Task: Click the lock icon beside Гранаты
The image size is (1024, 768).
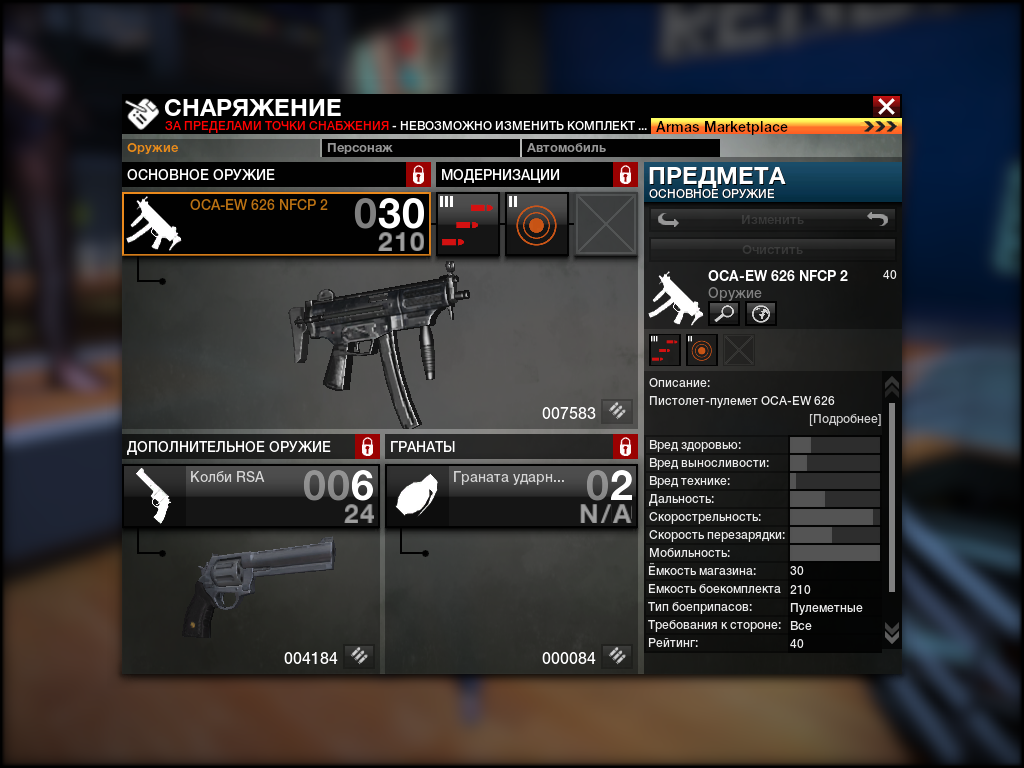Action: pos(625,446)
